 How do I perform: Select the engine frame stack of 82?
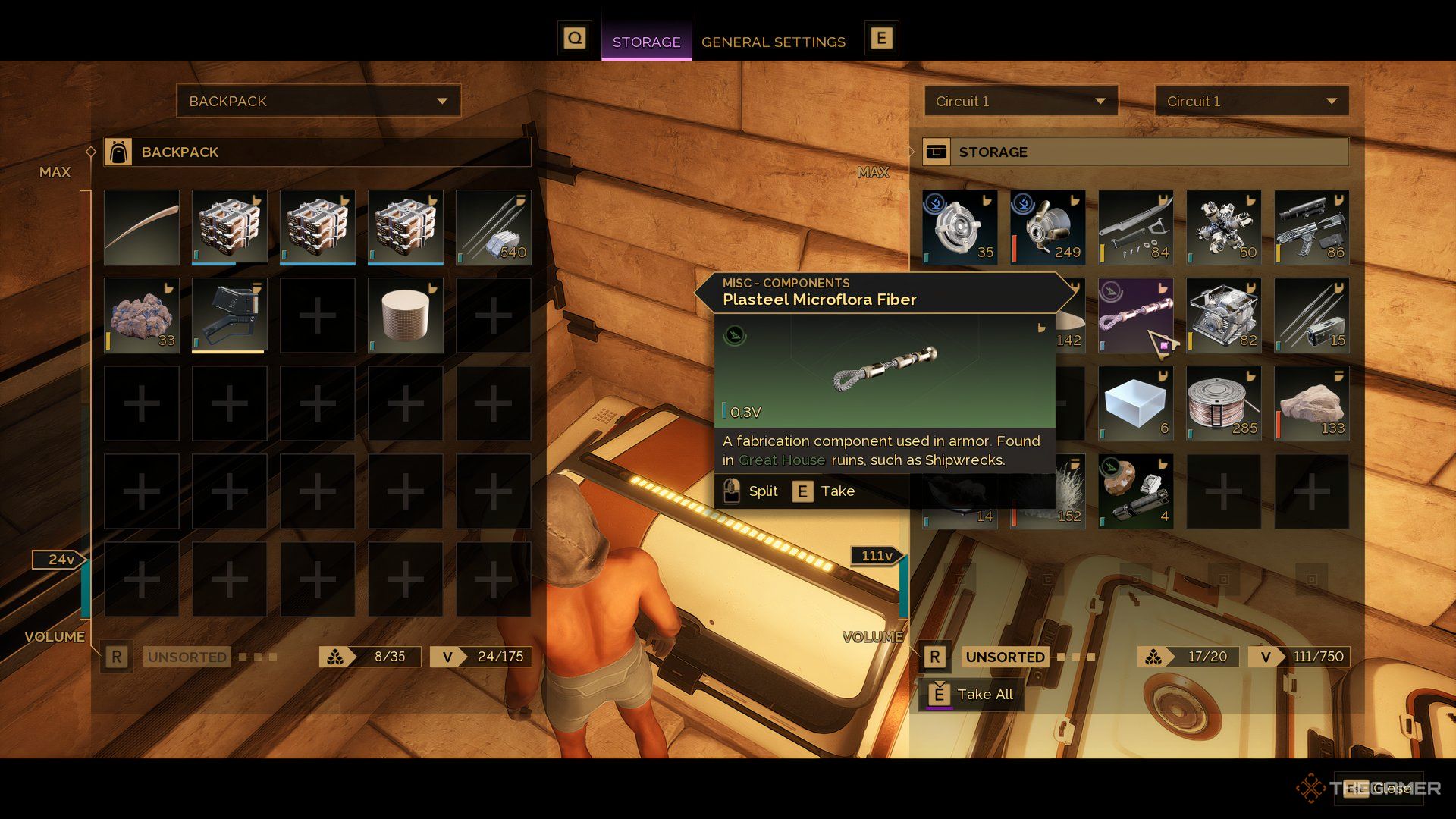point(1223,315)
